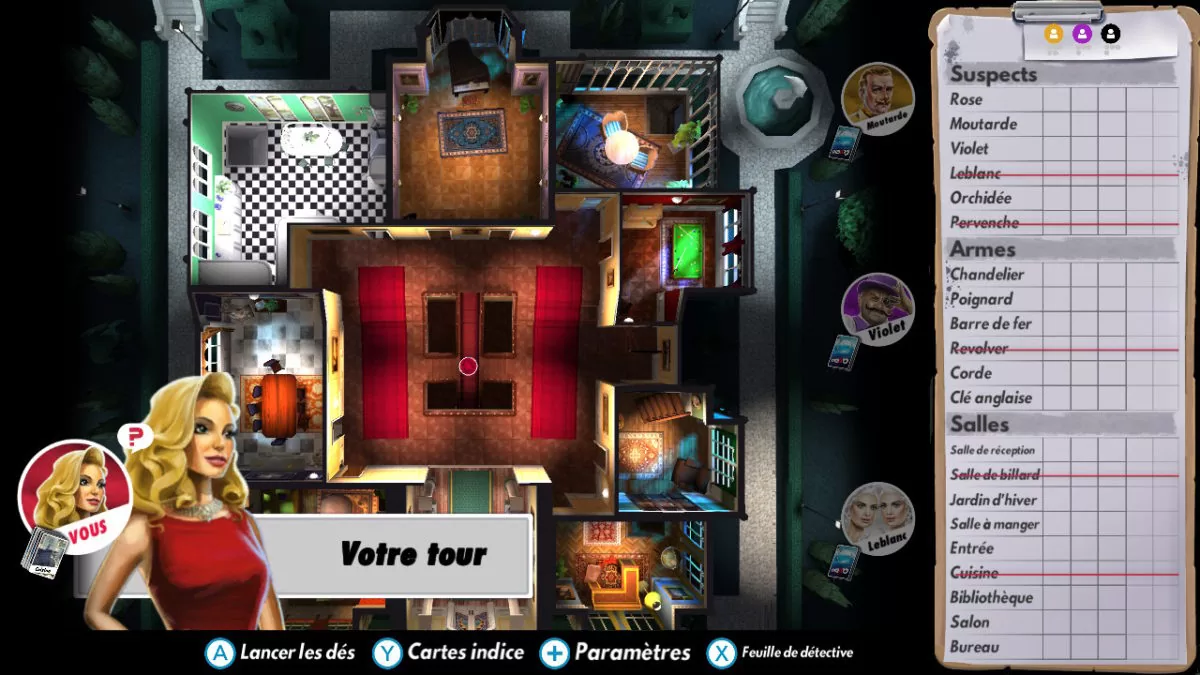Mark the Jardin d'hiver room row
Image resolution: width=1200 pixels, height=675 pixels.
[993, 500]
